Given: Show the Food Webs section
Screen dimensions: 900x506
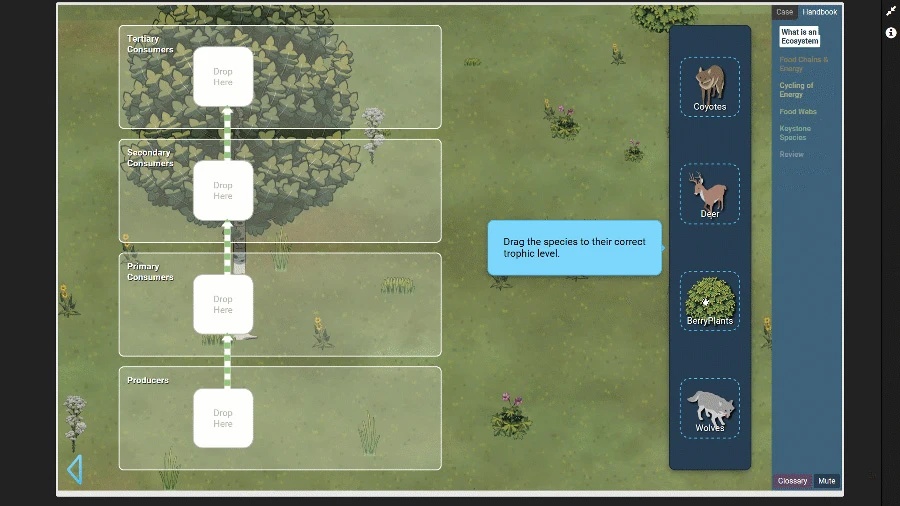Looking at the screenshot, I should (798, 112).
